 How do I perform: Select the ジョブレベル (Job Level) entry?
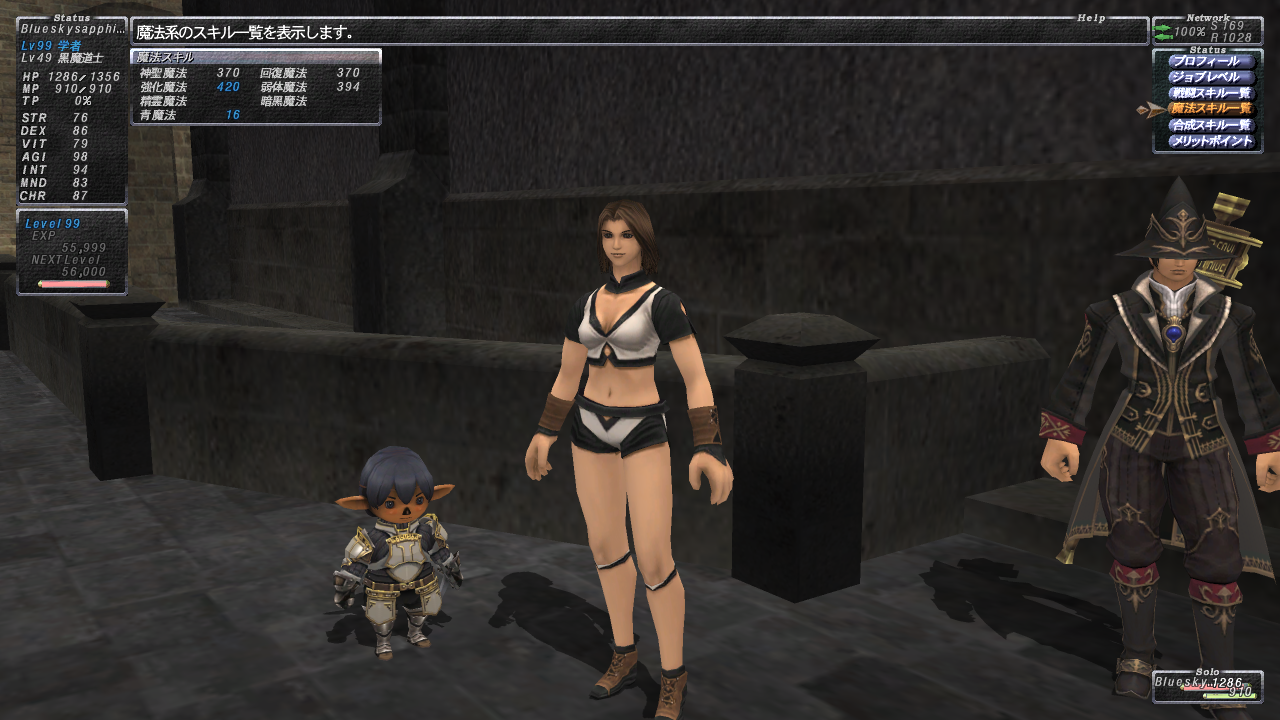(x=1211, y=77)
